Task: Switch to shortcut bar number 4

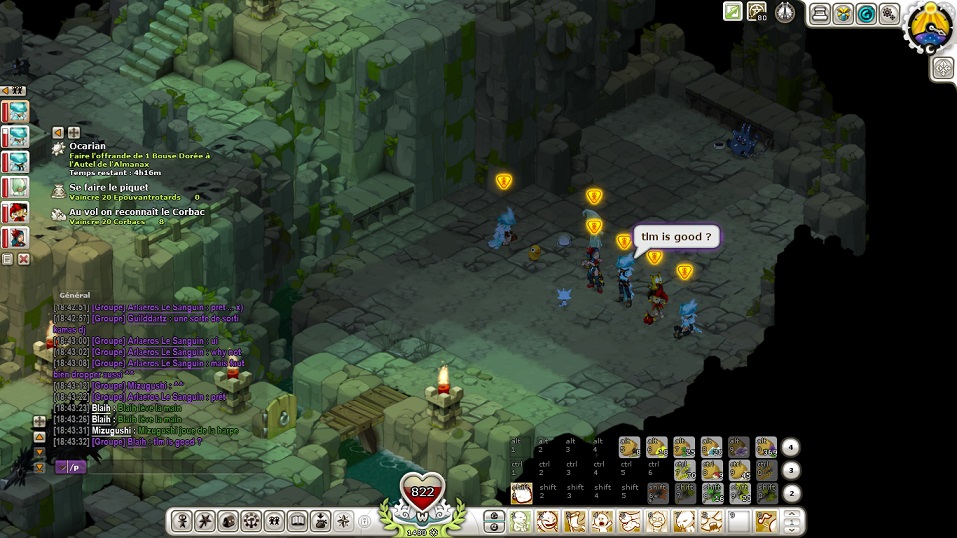Action: [x=790, y=447]
